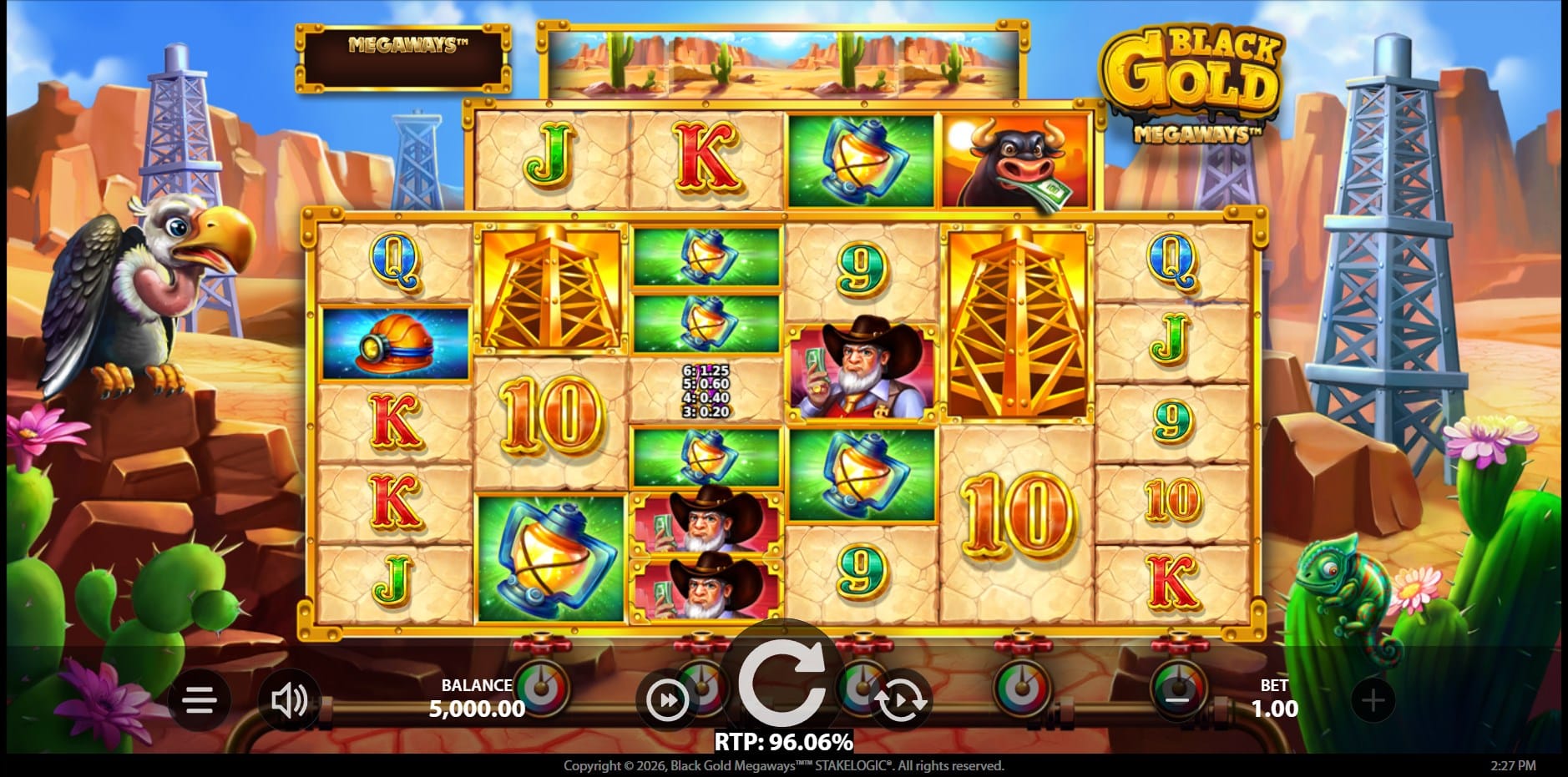This screenshot has height=777, width=1568.
Task: Spin the reels with the circular arrow button
Action: pyautogui.click(x=782, y=681)
